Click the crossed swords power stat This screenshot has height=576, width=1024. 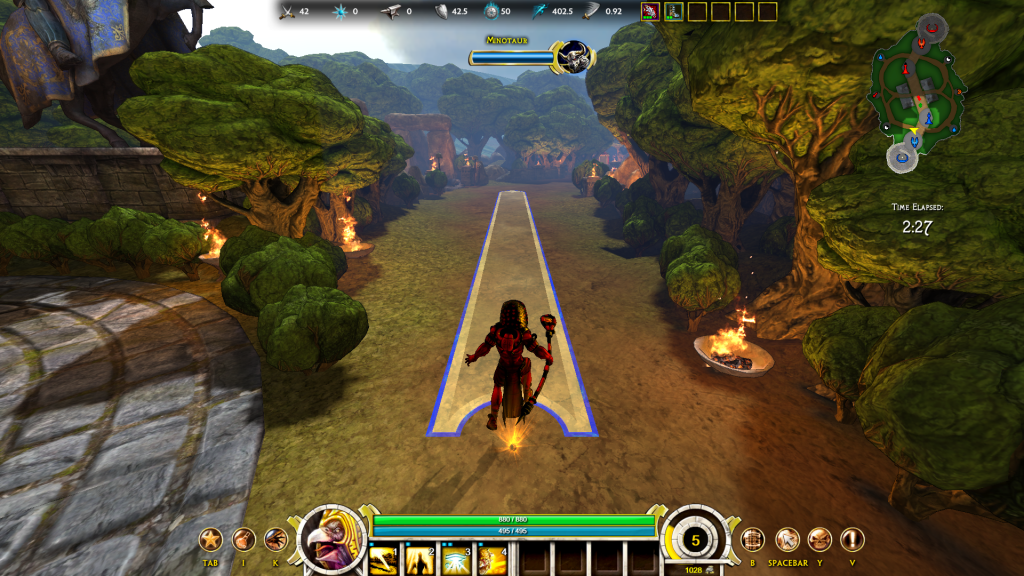tap(293, 12)
